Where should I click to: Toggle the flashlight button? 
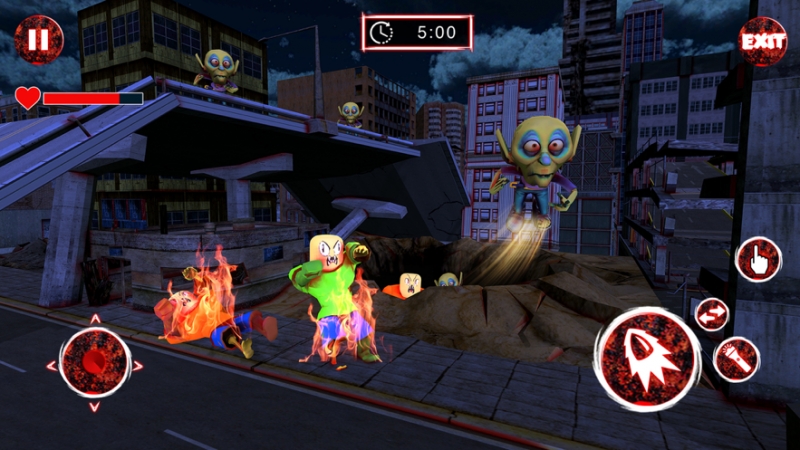(736, 359)
